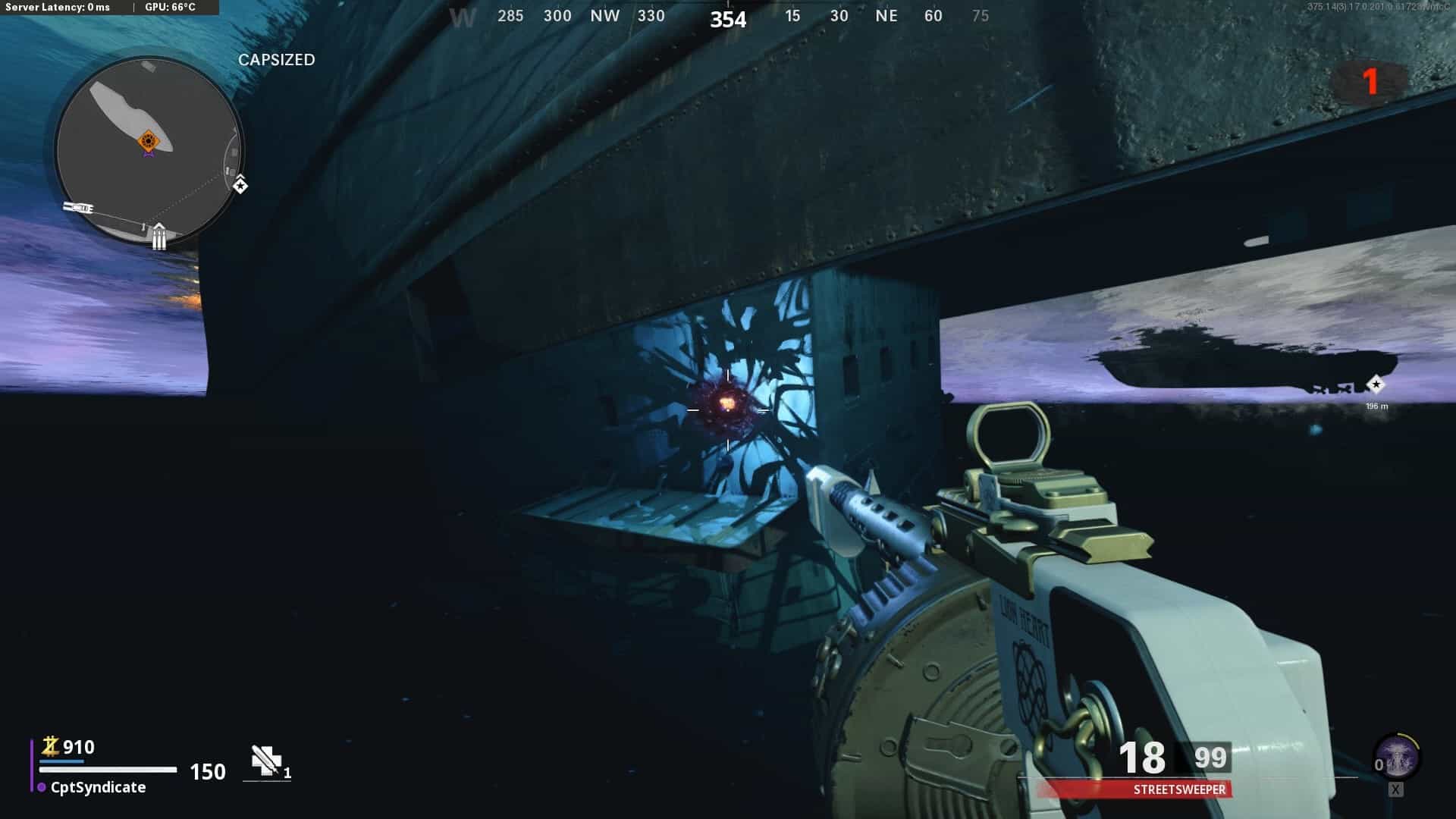This screenshot has width=1456, height=819.
Task: Select the objective marker at 196 m
Action: [1376, 384]
